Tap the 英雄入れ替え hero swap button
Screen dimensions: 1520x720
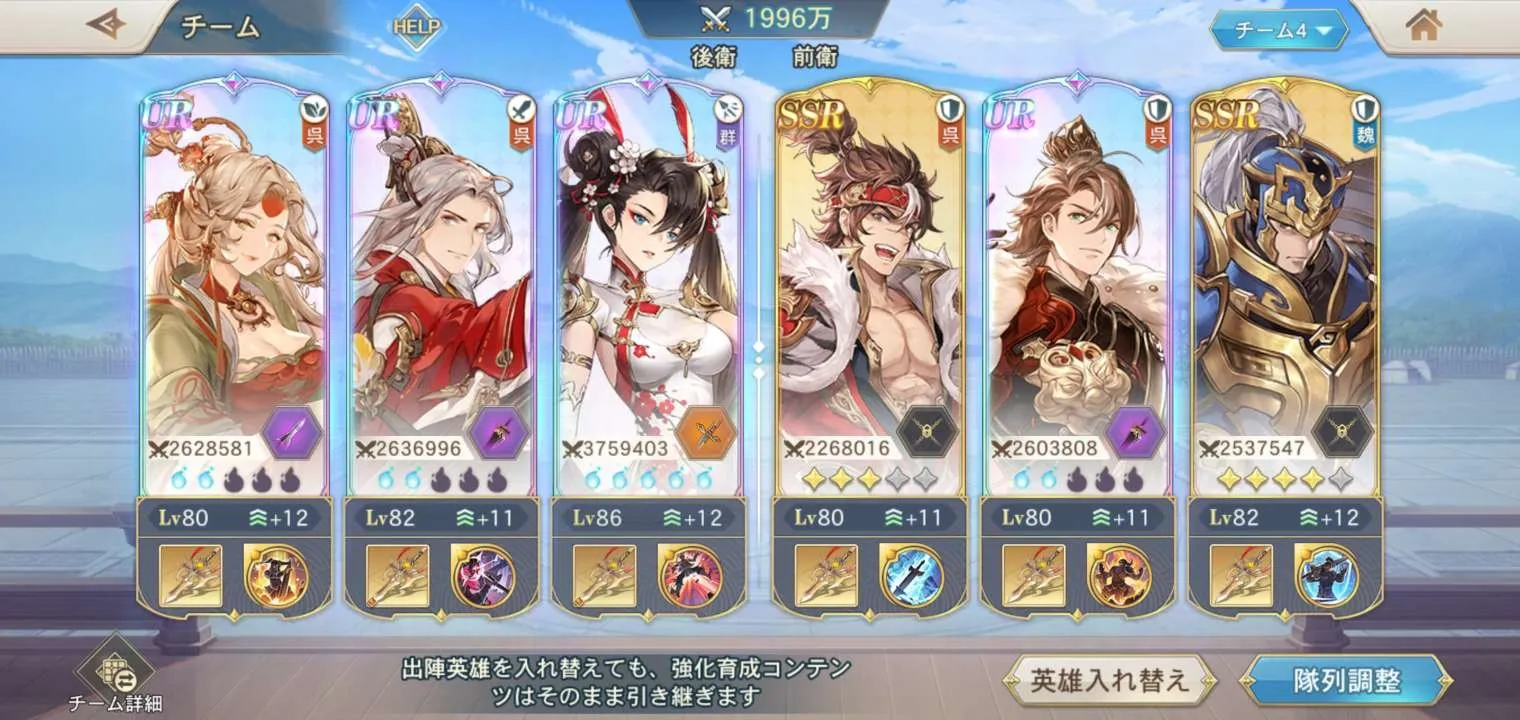point(1109,681)
